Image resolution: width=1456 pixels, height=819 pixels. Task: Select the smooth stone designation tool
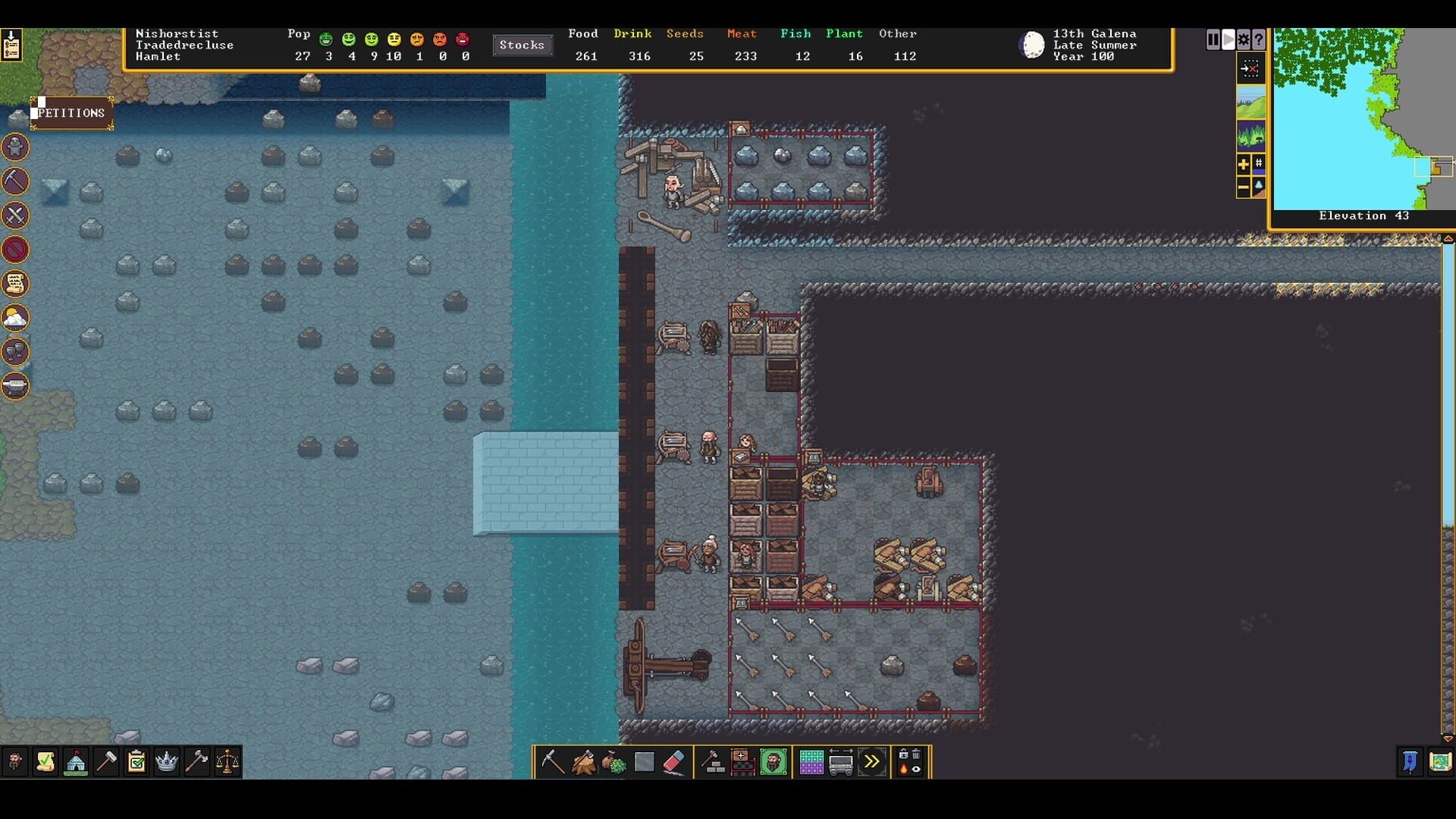[x=644, y=761]
